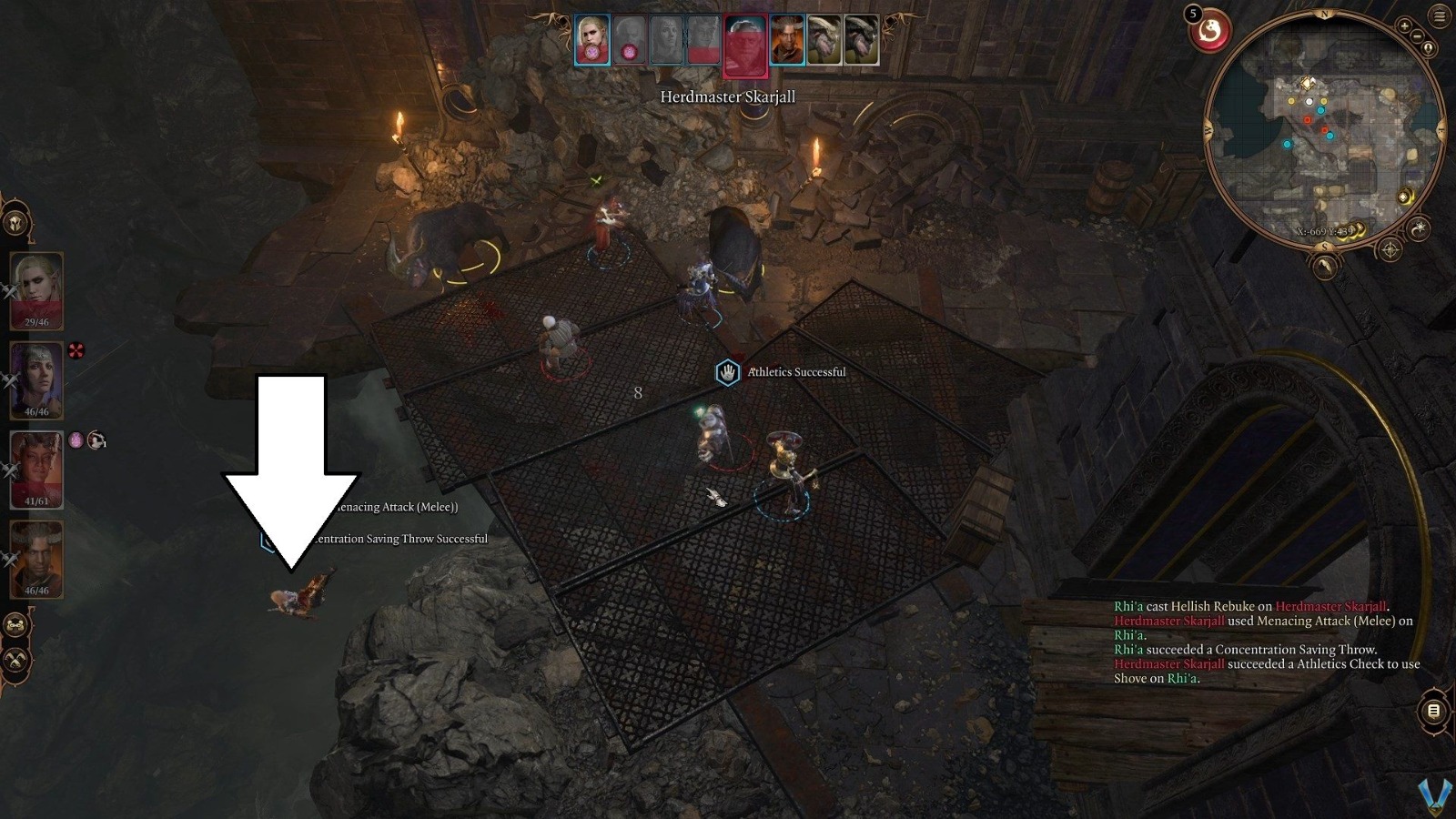The width and height of the screenshot is (1456, 819).
Task: Select Herdmaster Skarjall's highlighted initiative portrait
Action: tap(746, 43)
